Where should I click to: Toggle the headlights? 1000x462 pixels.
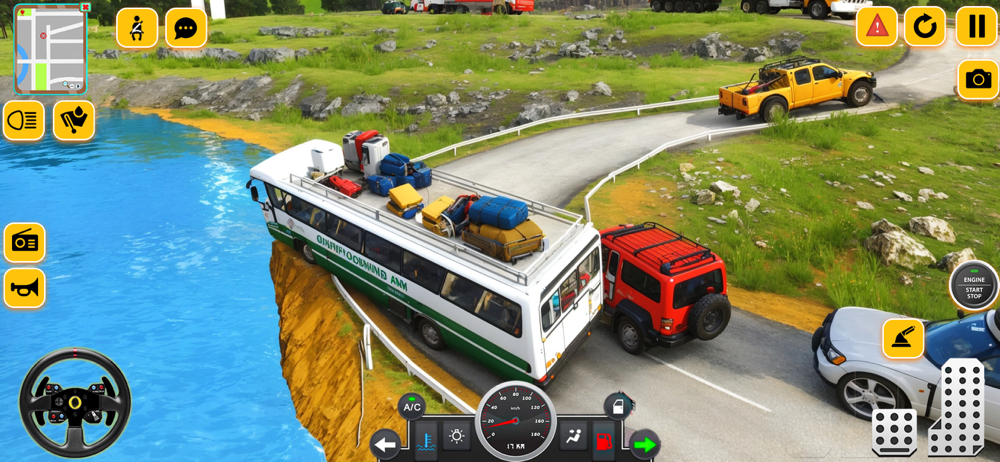tap(24, 120)
